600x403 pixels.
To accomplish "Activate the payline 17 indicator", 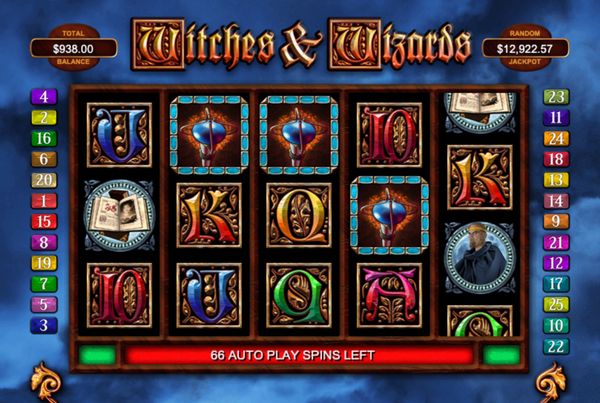I will (556, 283).
